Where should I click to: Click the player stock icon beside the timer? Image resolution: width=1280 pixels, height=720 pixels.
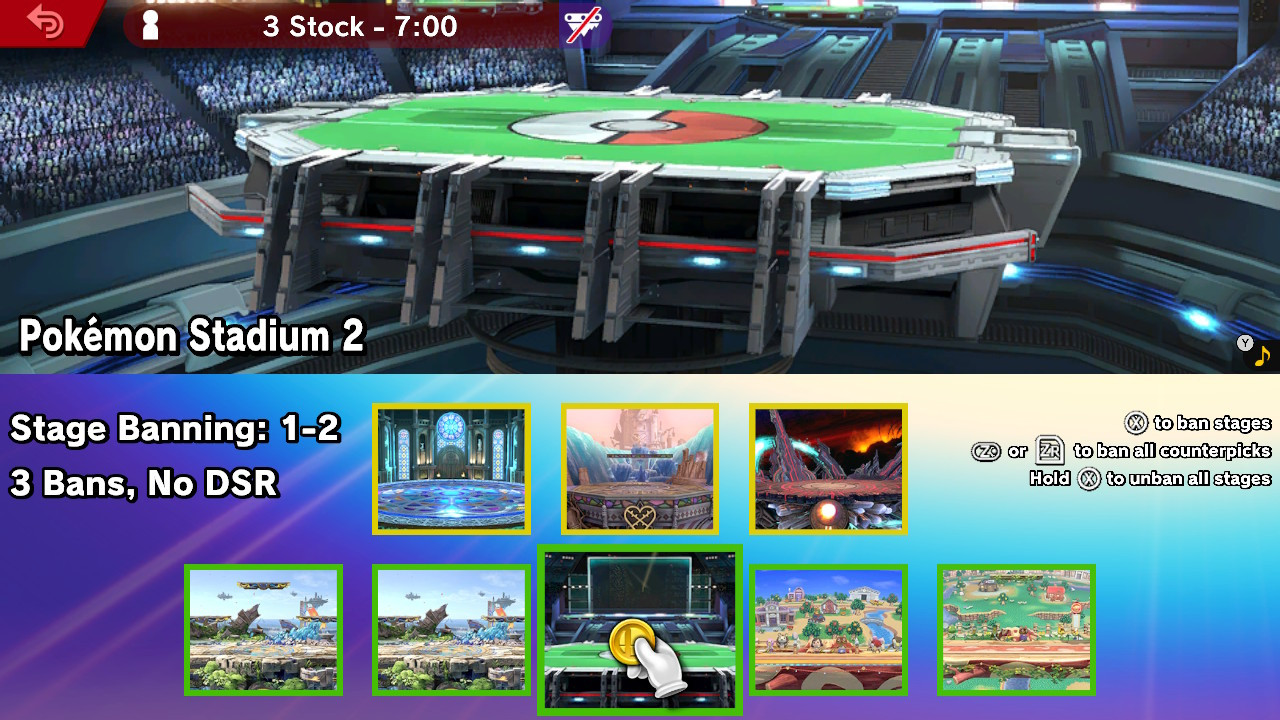click(x=150, y=24)
